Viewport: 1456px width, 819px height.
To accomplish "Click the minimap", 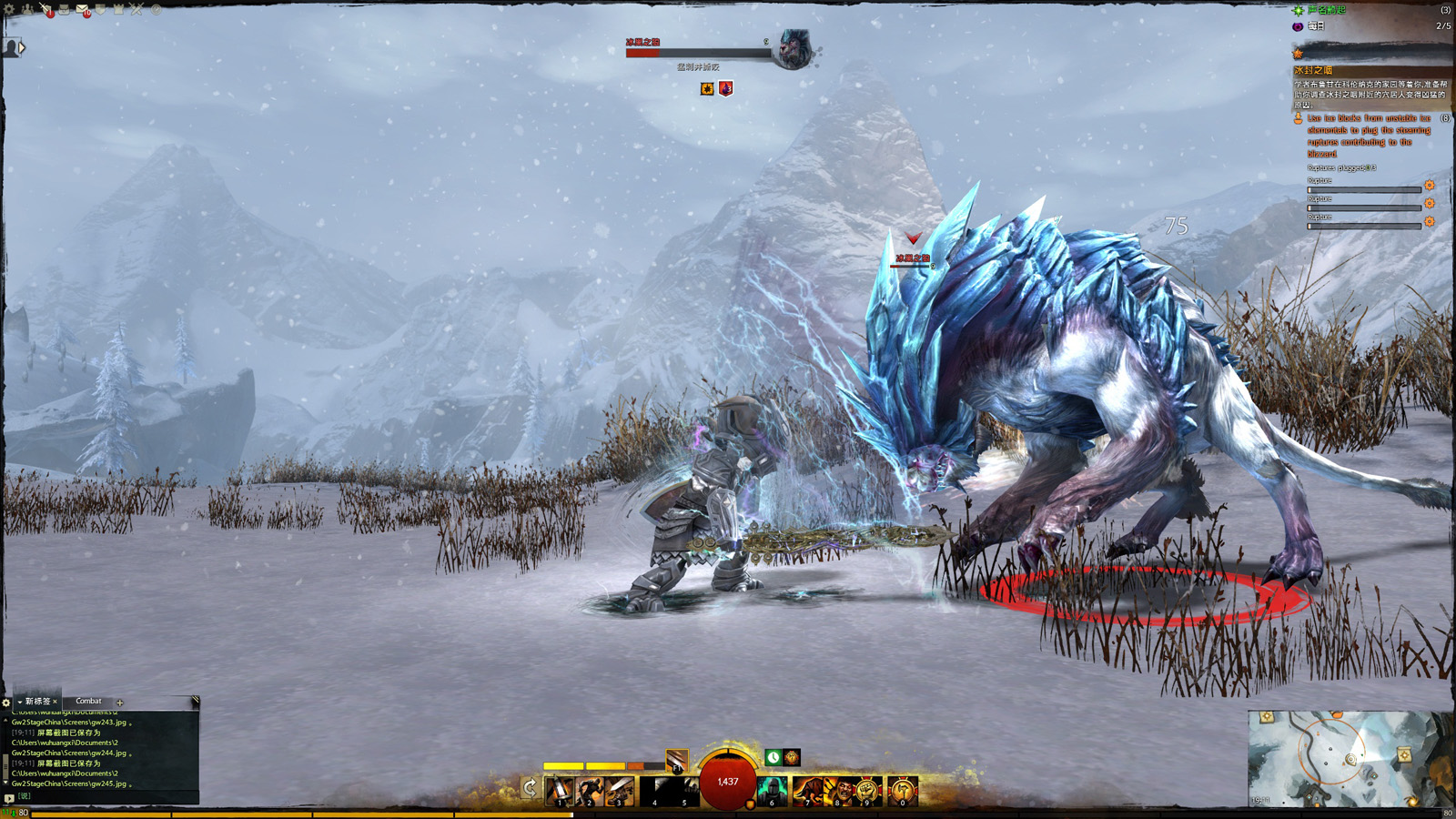I will pyautogui.click(x=1349, y=759).
